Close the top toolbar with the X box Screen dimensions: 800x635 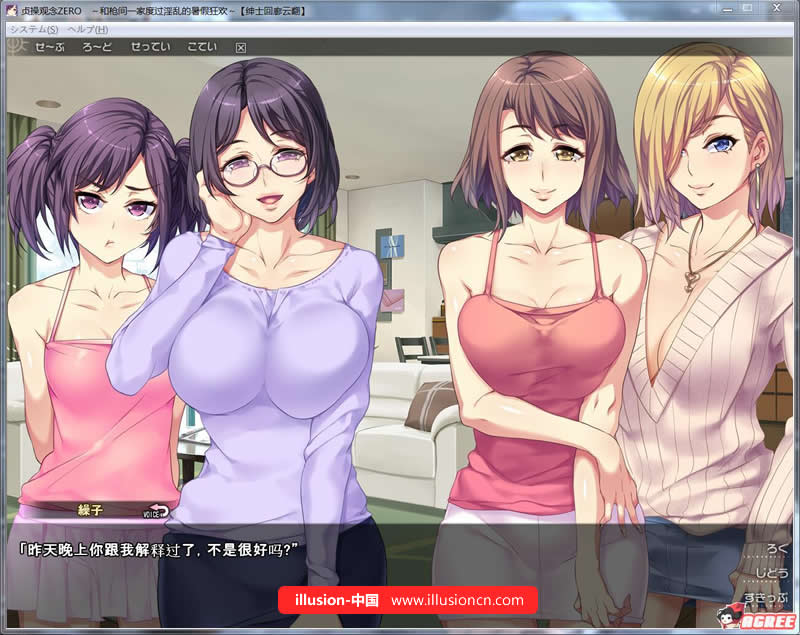[240, 47]
